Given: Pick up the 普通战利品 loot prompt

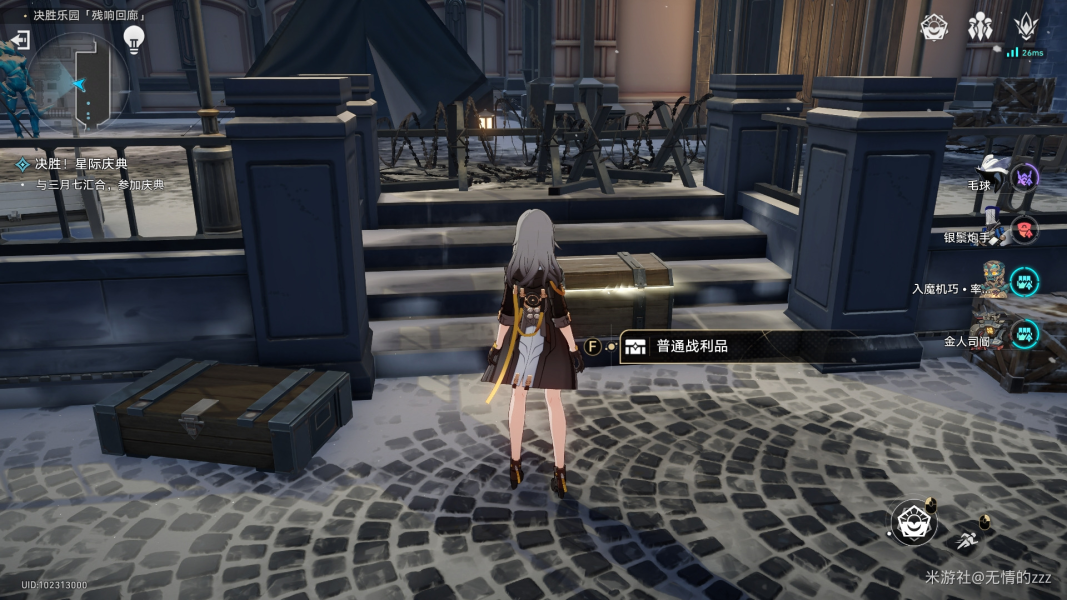Looking at the screenshot, I should tap(690, 347).
